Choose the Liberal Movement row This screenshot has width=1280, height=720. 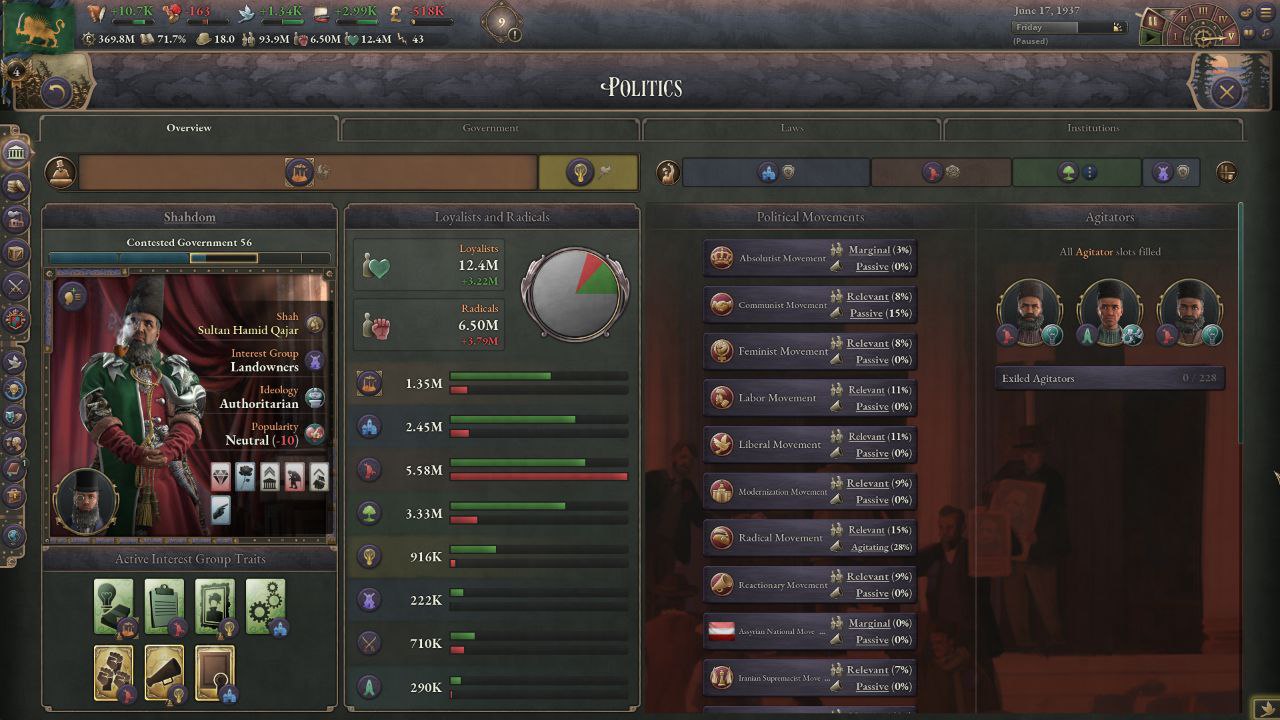point(770,444)
